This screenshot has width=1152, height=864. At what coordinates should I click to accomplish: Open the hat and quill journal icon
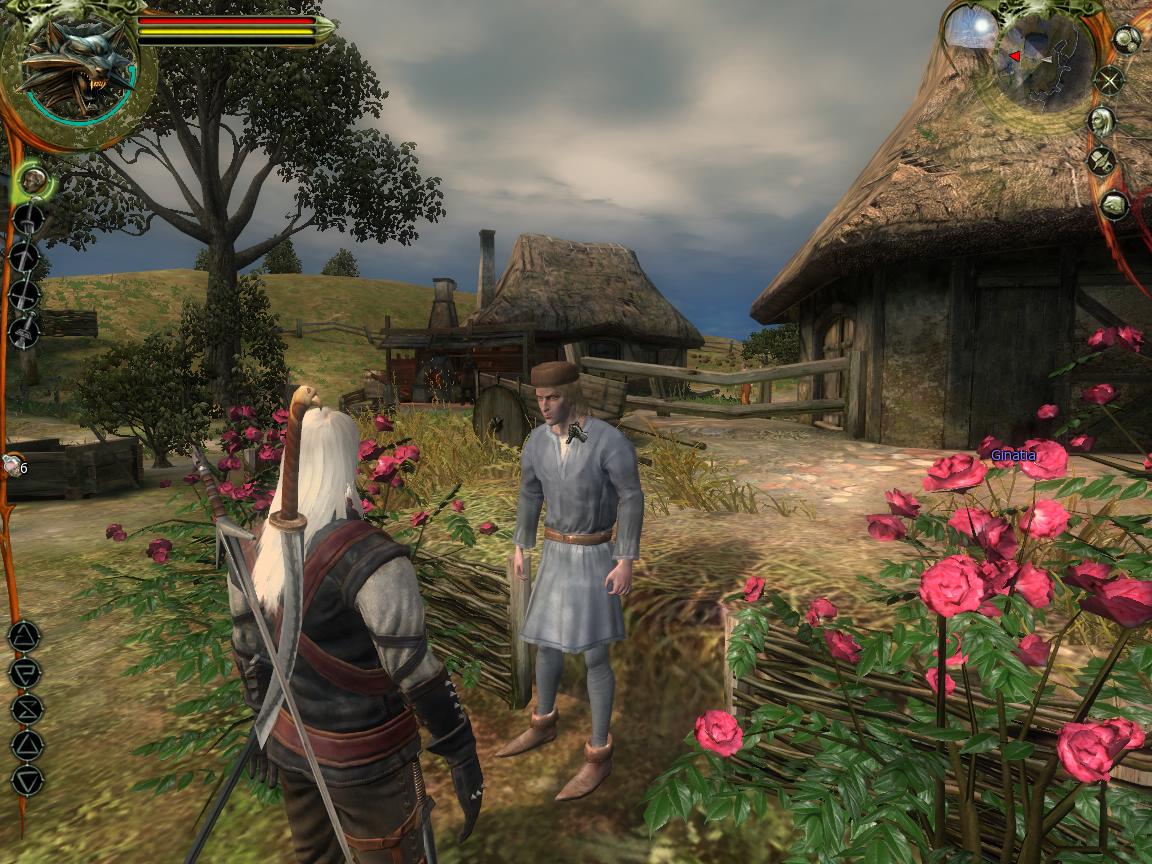(1101, 161)
